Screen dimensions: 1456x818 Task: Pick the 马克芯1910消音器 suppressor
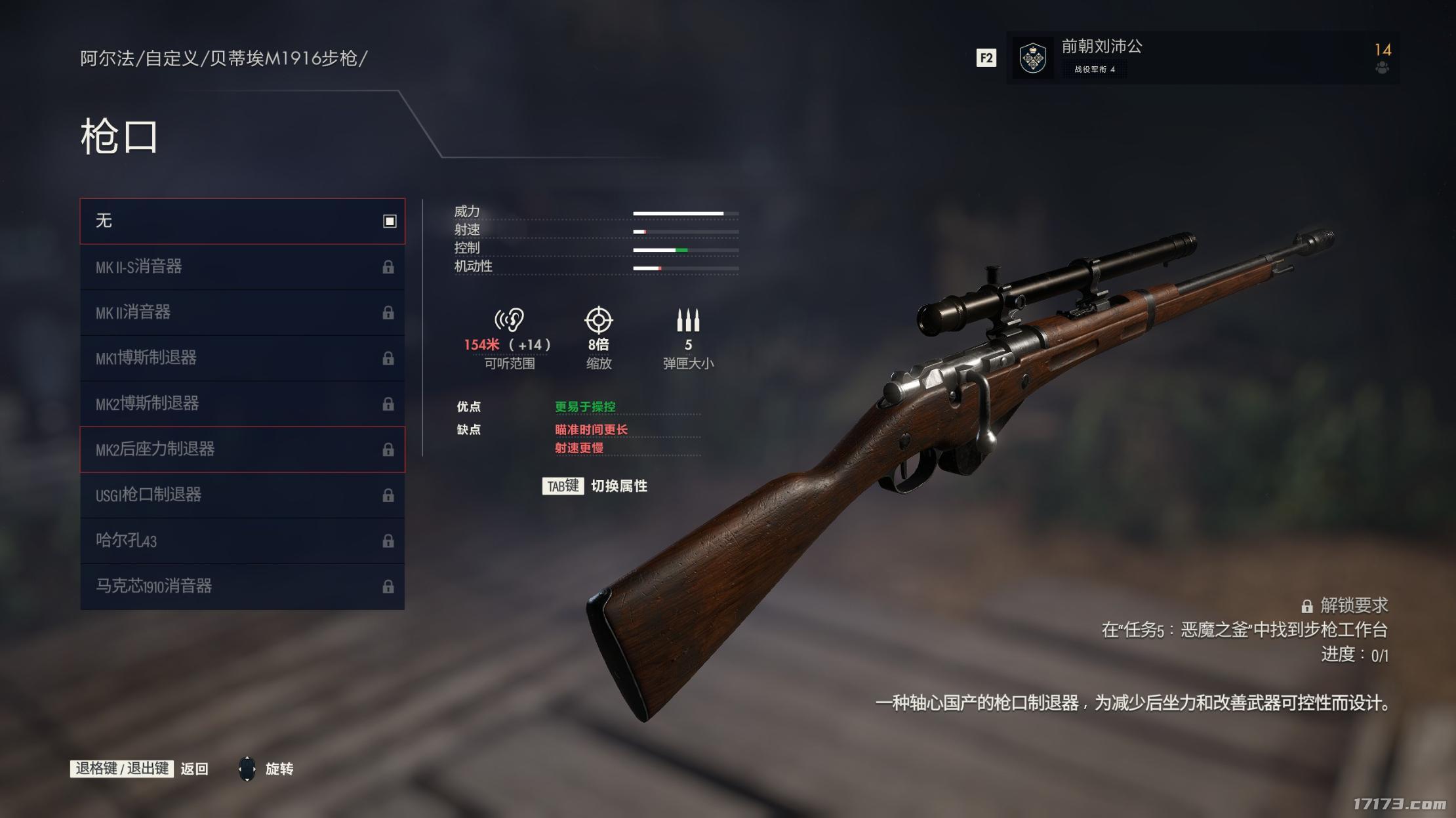pyautogui.click(x=242, y=586)
